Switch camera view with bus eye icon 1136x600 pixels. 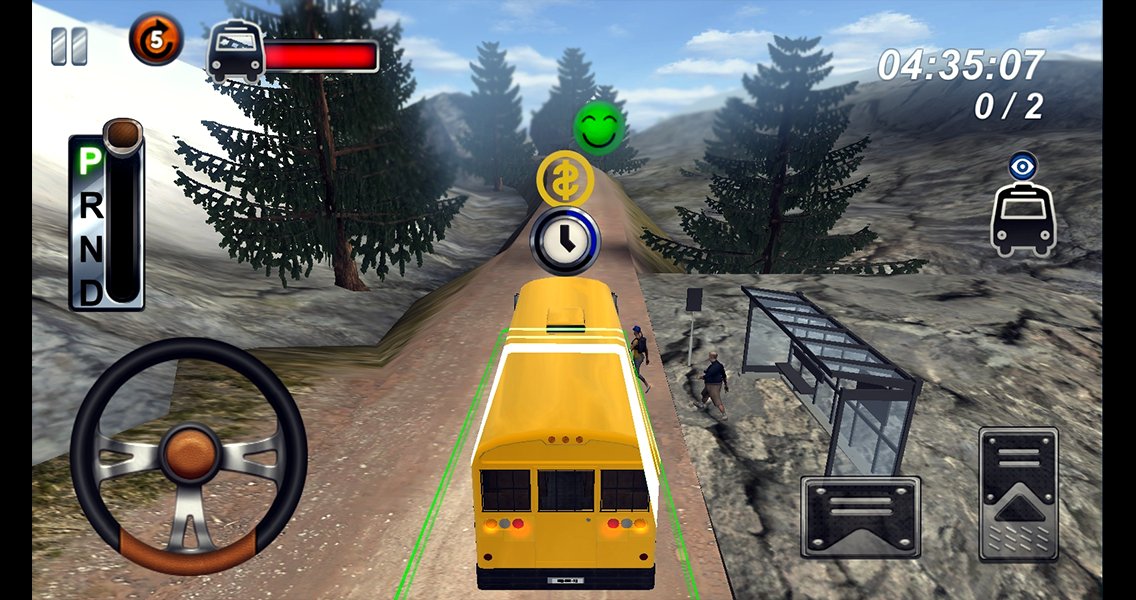1022,206
